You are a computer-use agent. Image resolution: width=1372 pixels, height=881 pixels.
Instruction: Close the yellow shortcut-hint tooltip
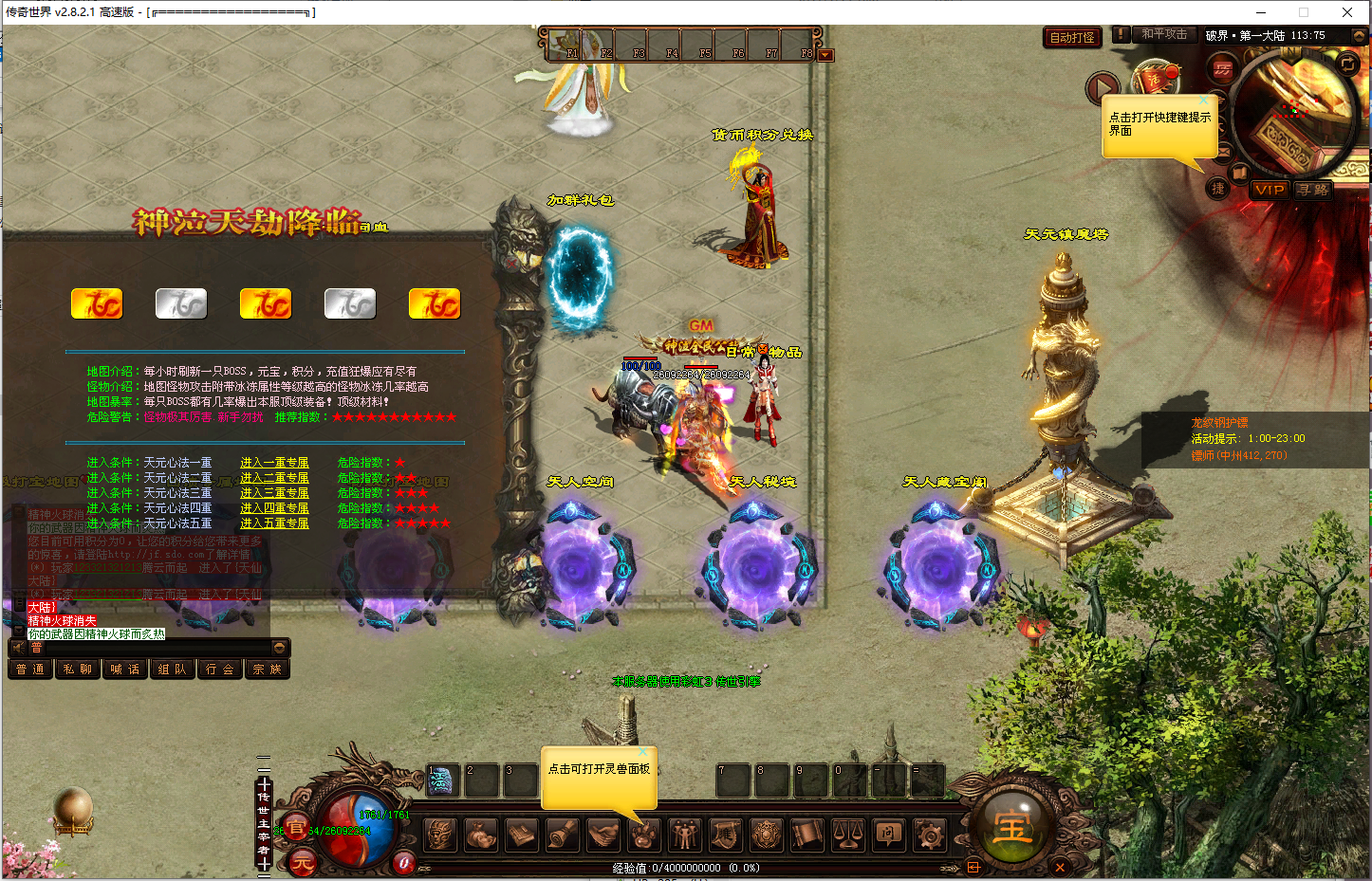pos(1204,101)
